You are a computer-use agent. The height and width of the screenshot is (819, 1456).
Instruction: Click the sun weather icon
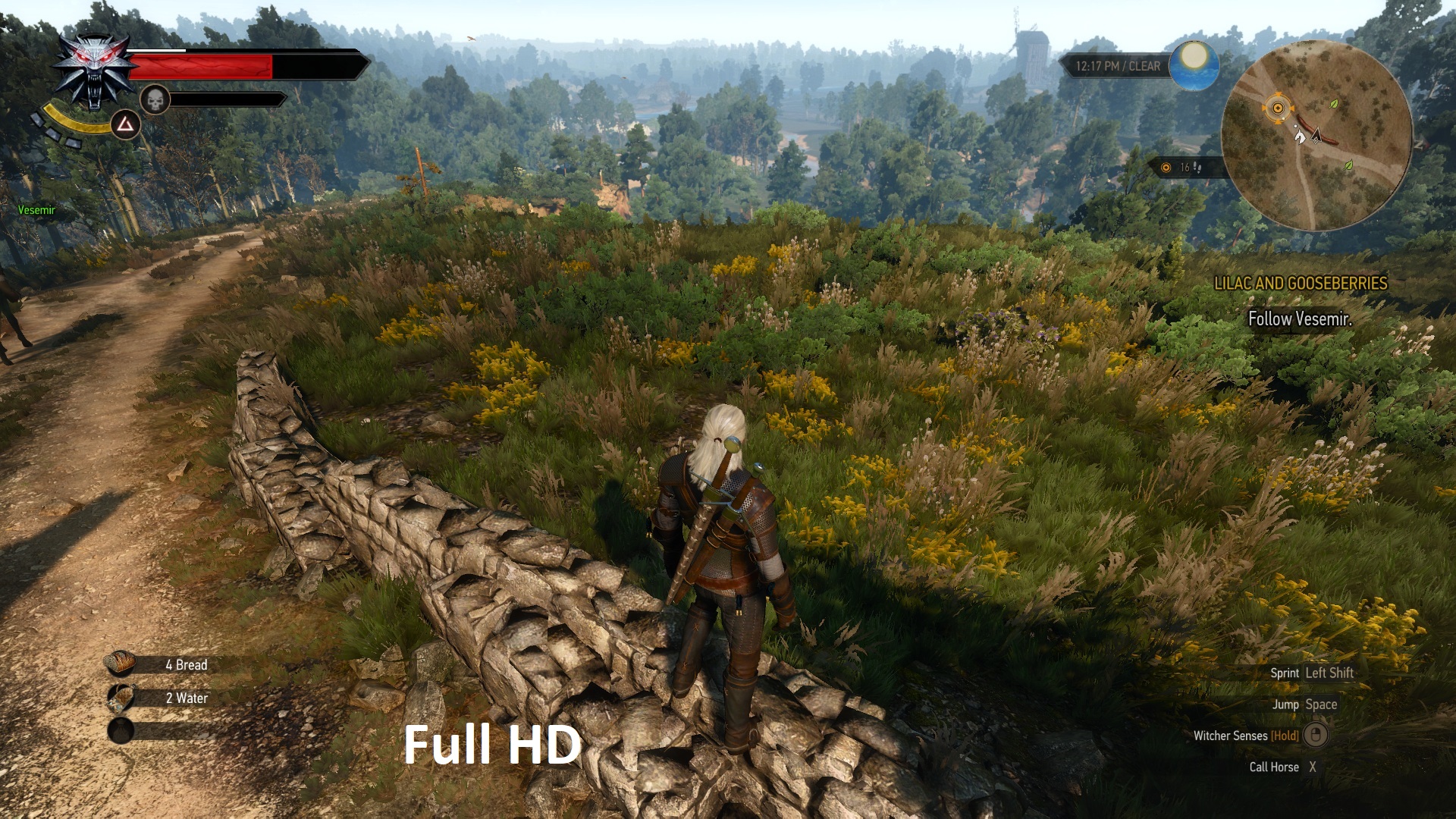1194,64
